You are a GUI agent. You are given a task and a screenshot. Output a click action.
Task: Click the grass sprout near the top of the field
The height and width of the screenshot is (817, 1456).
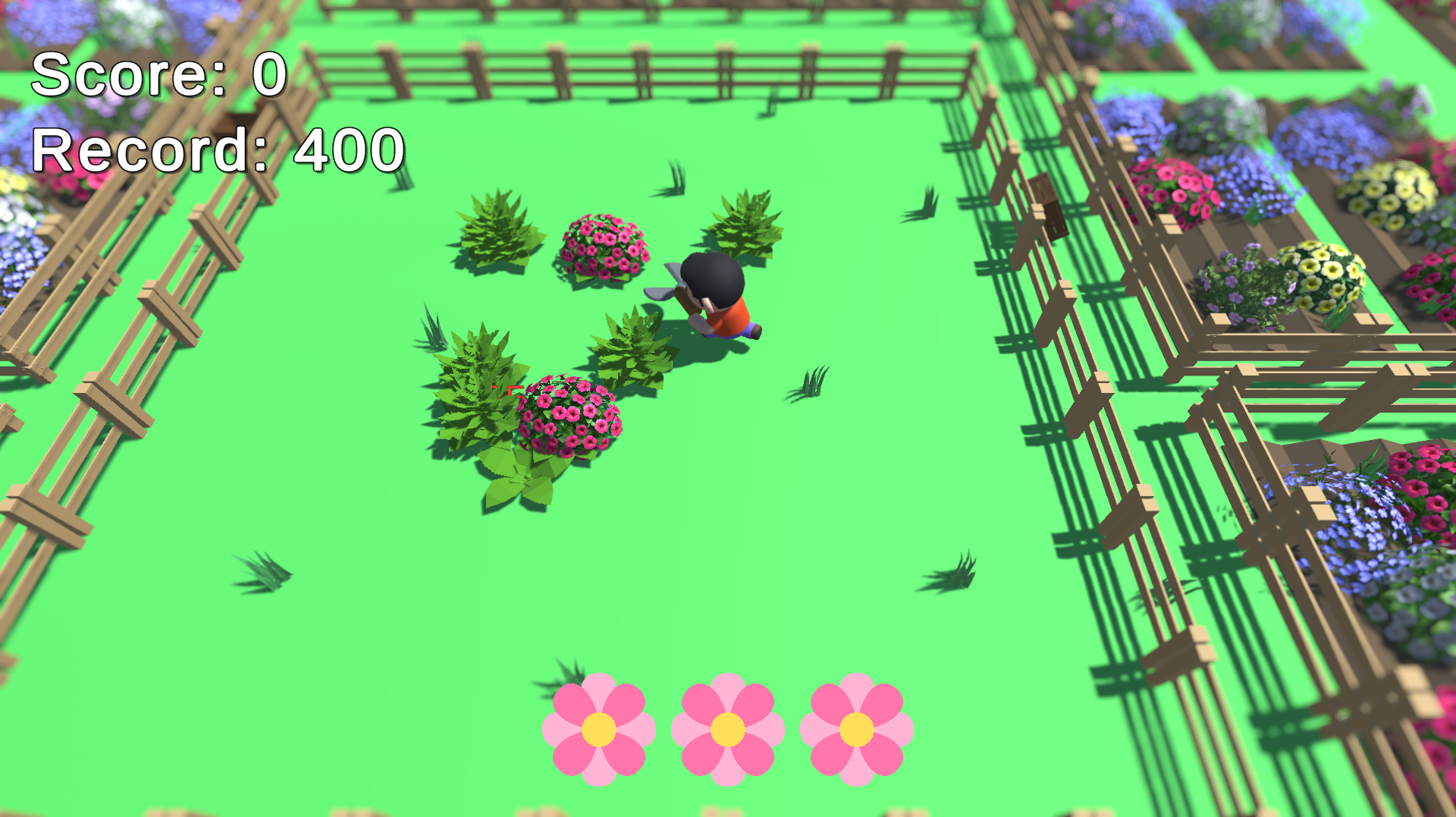pos(676,174)
